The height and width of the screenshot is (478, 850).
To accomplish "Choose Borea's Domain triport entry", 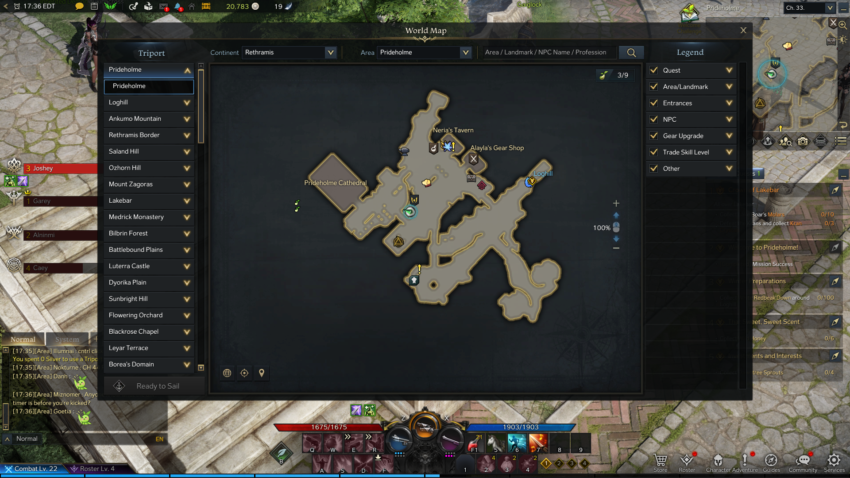I will pos(150,364).
